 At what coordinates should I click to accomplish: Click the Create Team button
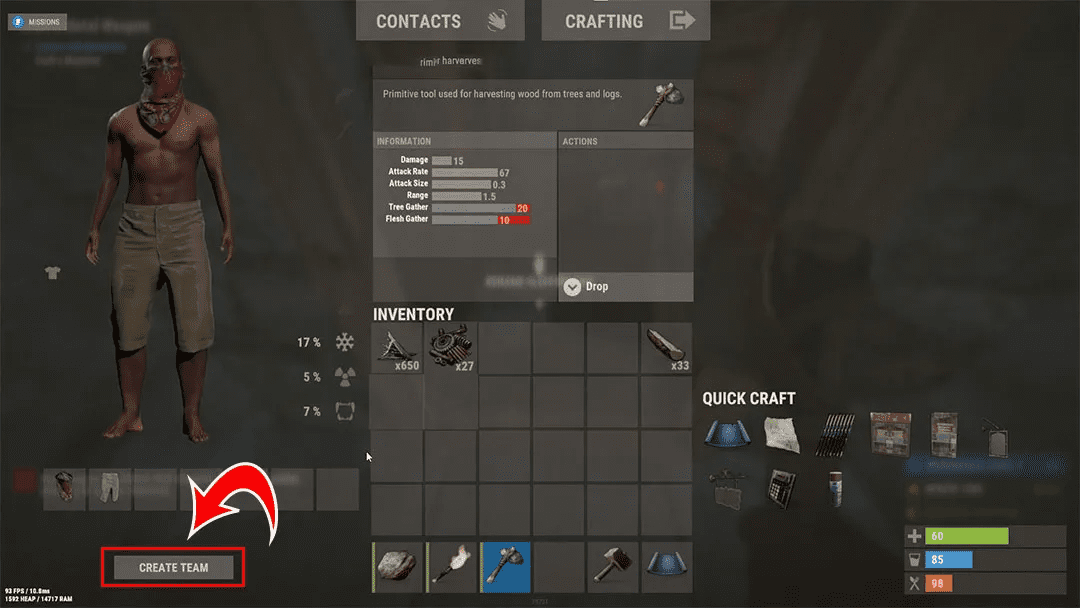pos(174,568)
